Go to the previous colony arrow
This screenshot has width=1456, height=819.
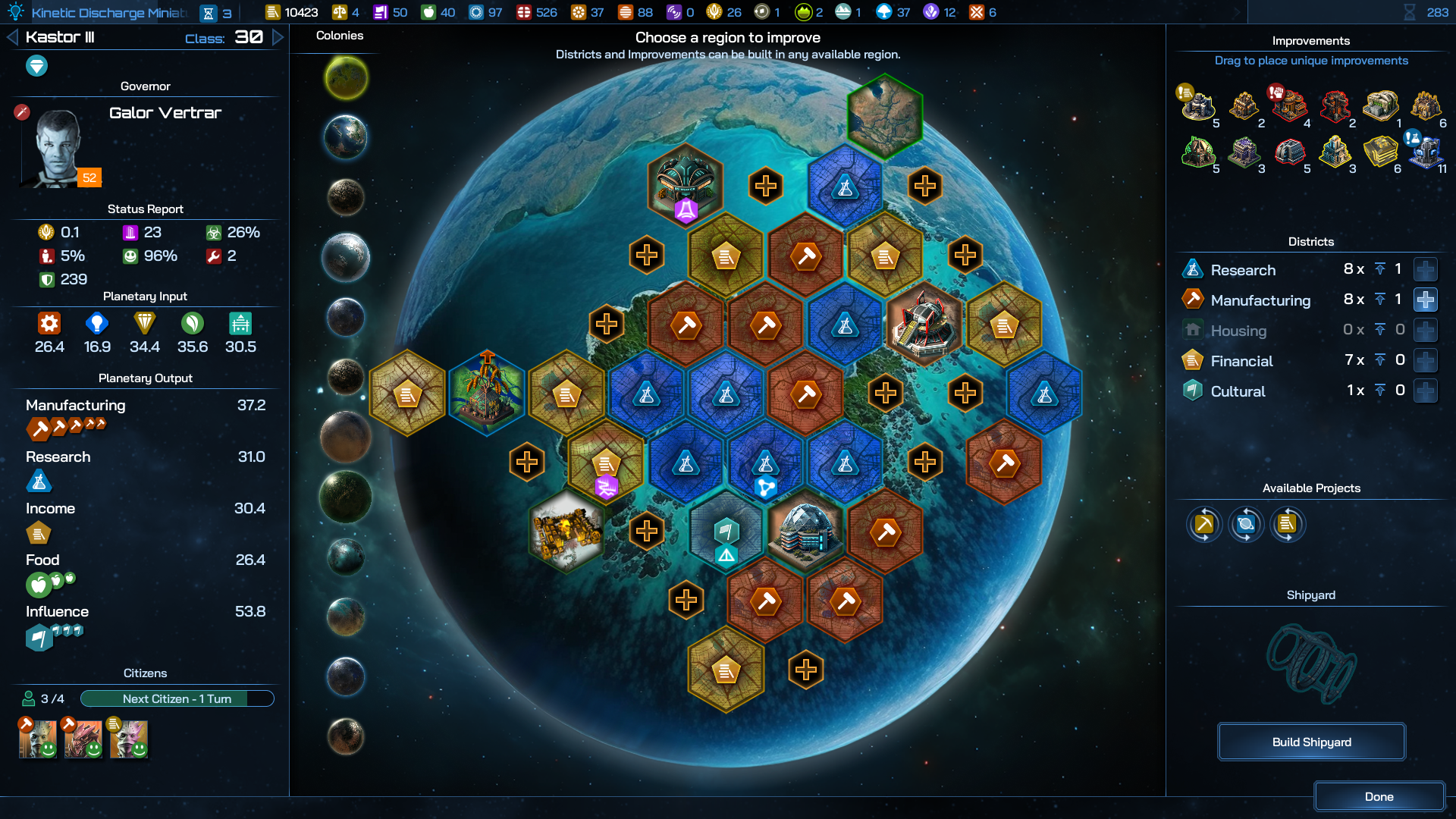pyautogui.click(x=12, y=37)
